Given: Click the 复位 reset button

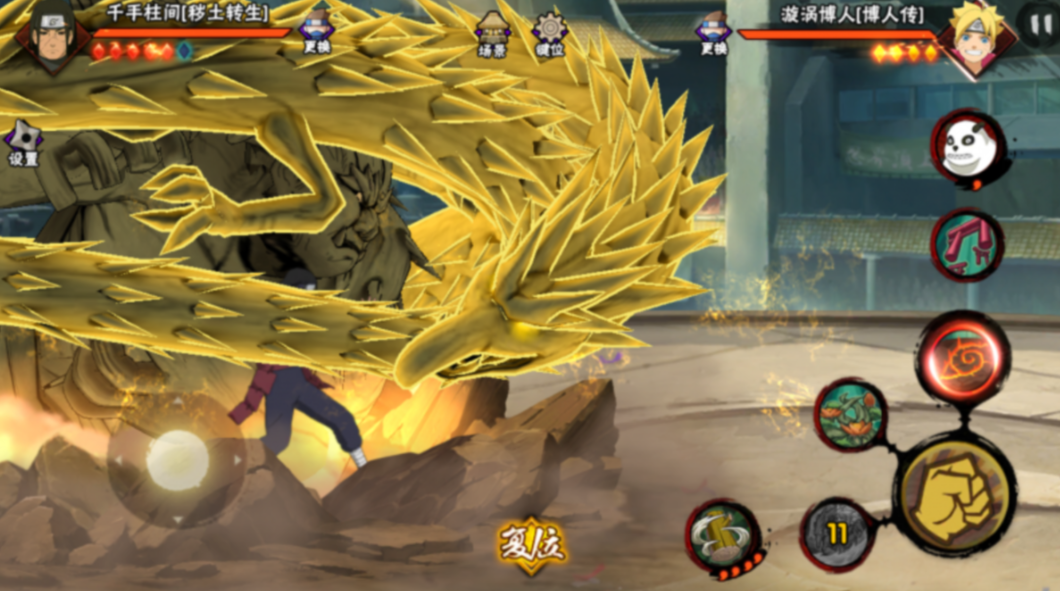Looking at the screenshot, I should coord(532,545).
